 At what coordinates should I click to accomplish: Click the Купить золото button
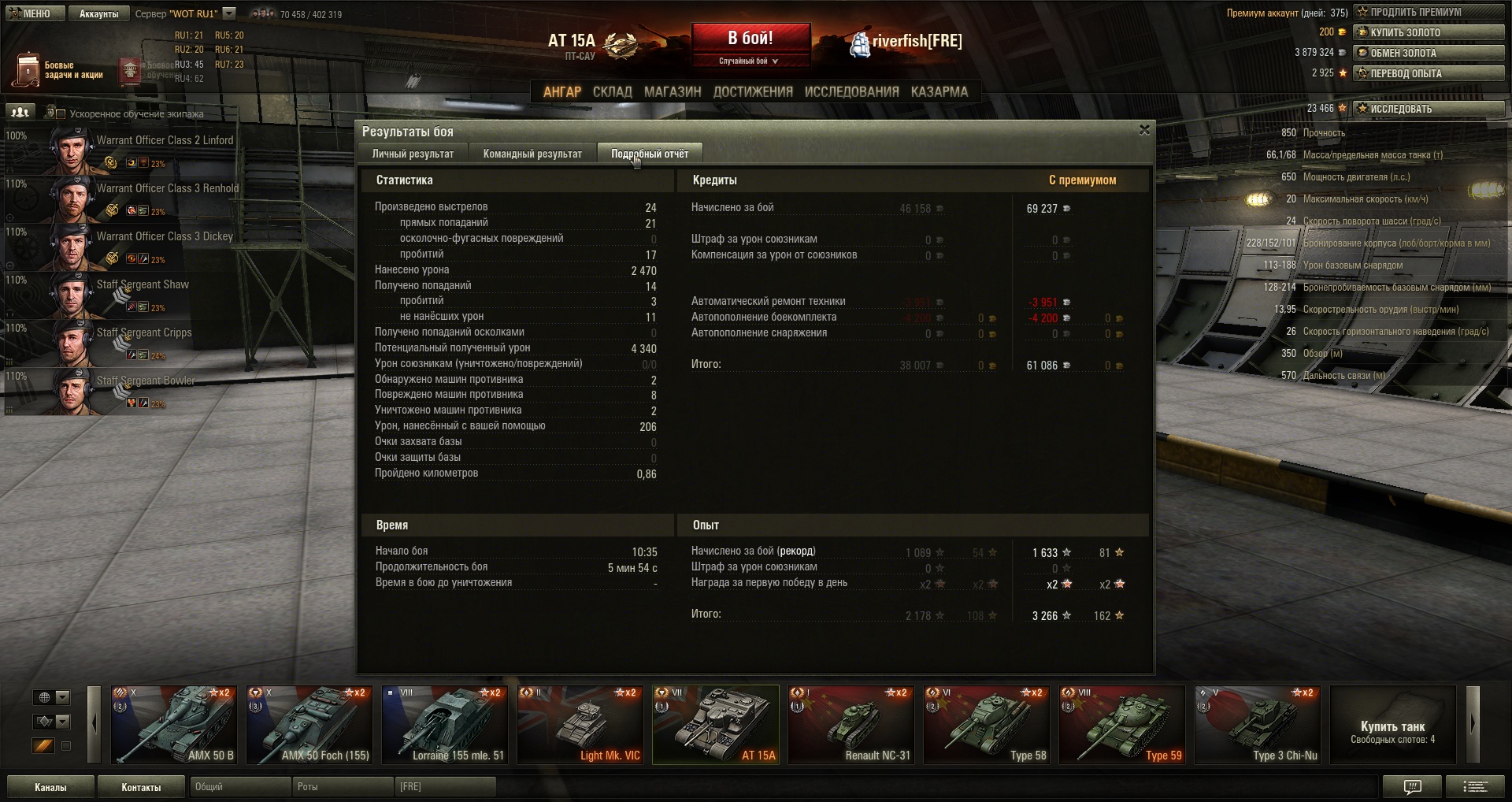(1428, 32)
